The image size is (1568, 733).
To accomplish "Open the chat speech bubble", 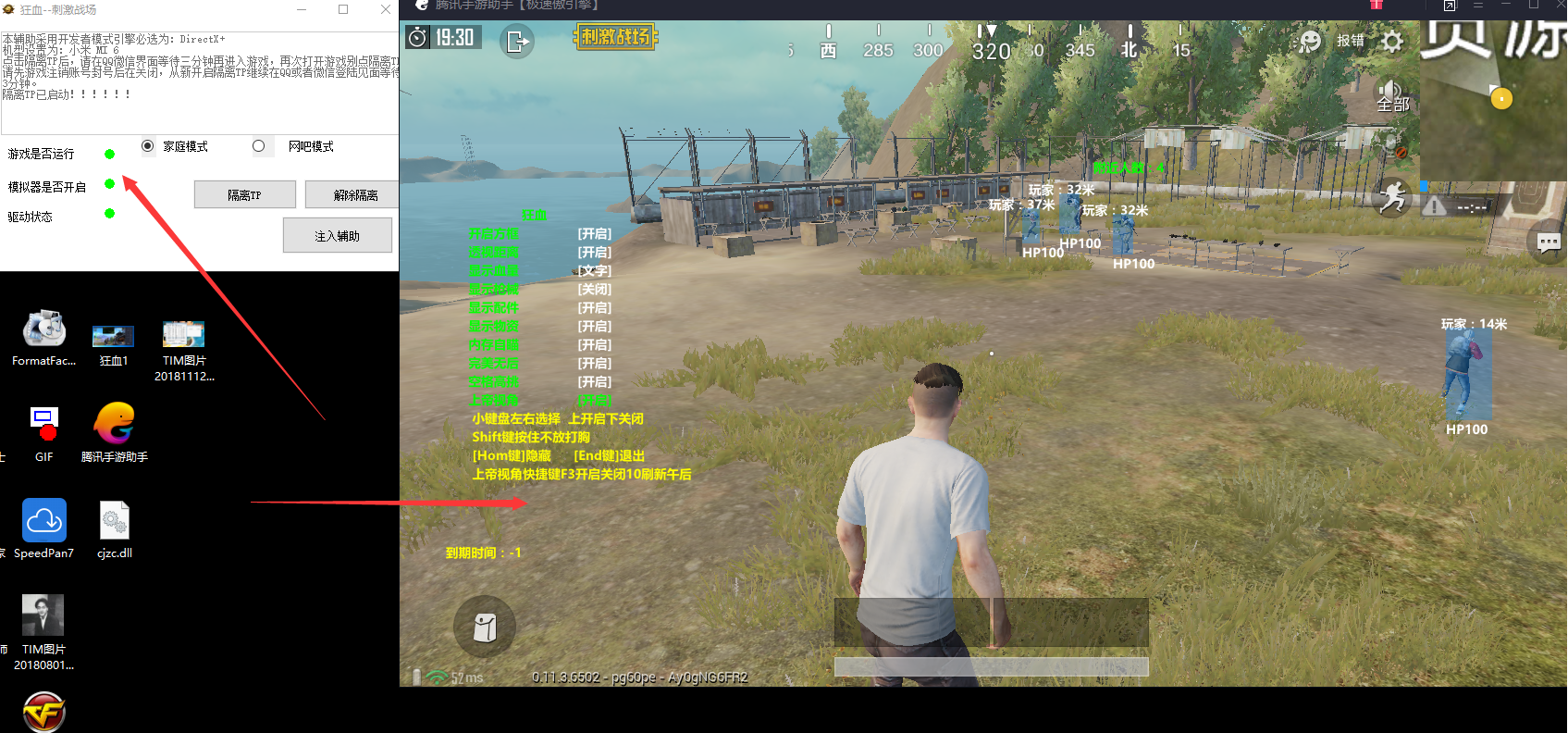I will pyautogui.click(x=1548, y=242).
